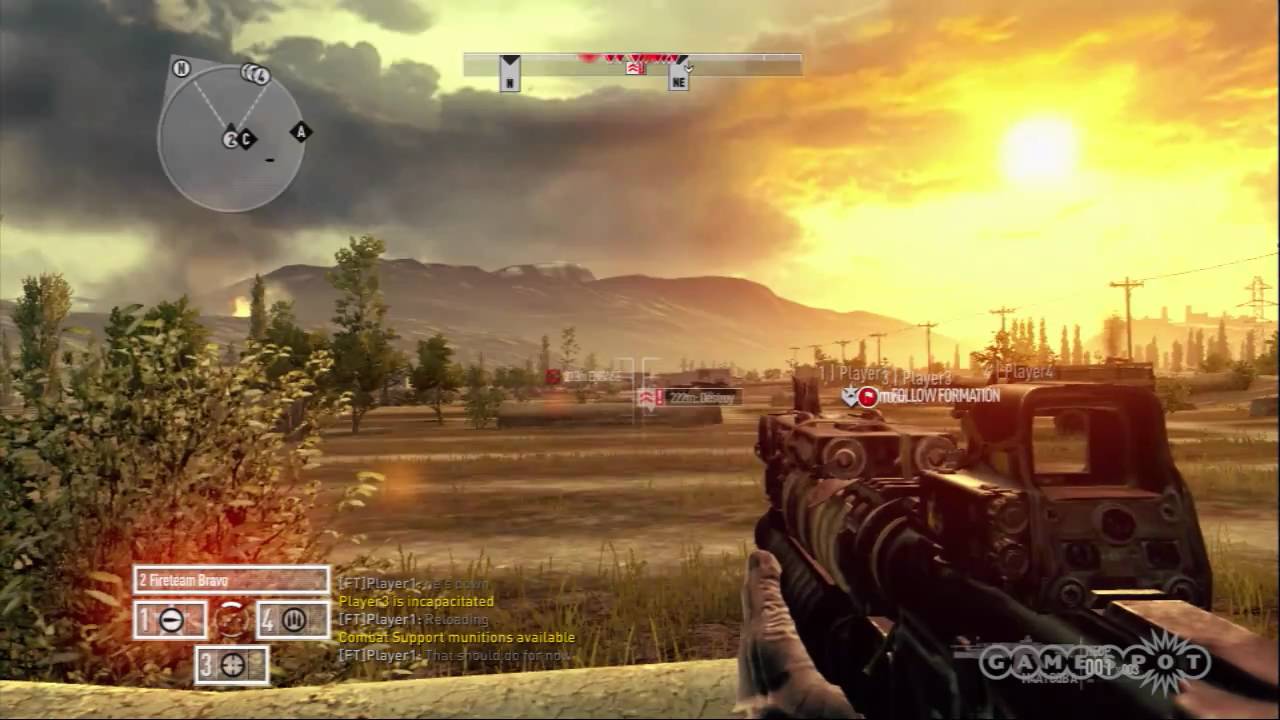Click fireteam member 4's hold position icon

pyautogui.click(x=291, y=618)
